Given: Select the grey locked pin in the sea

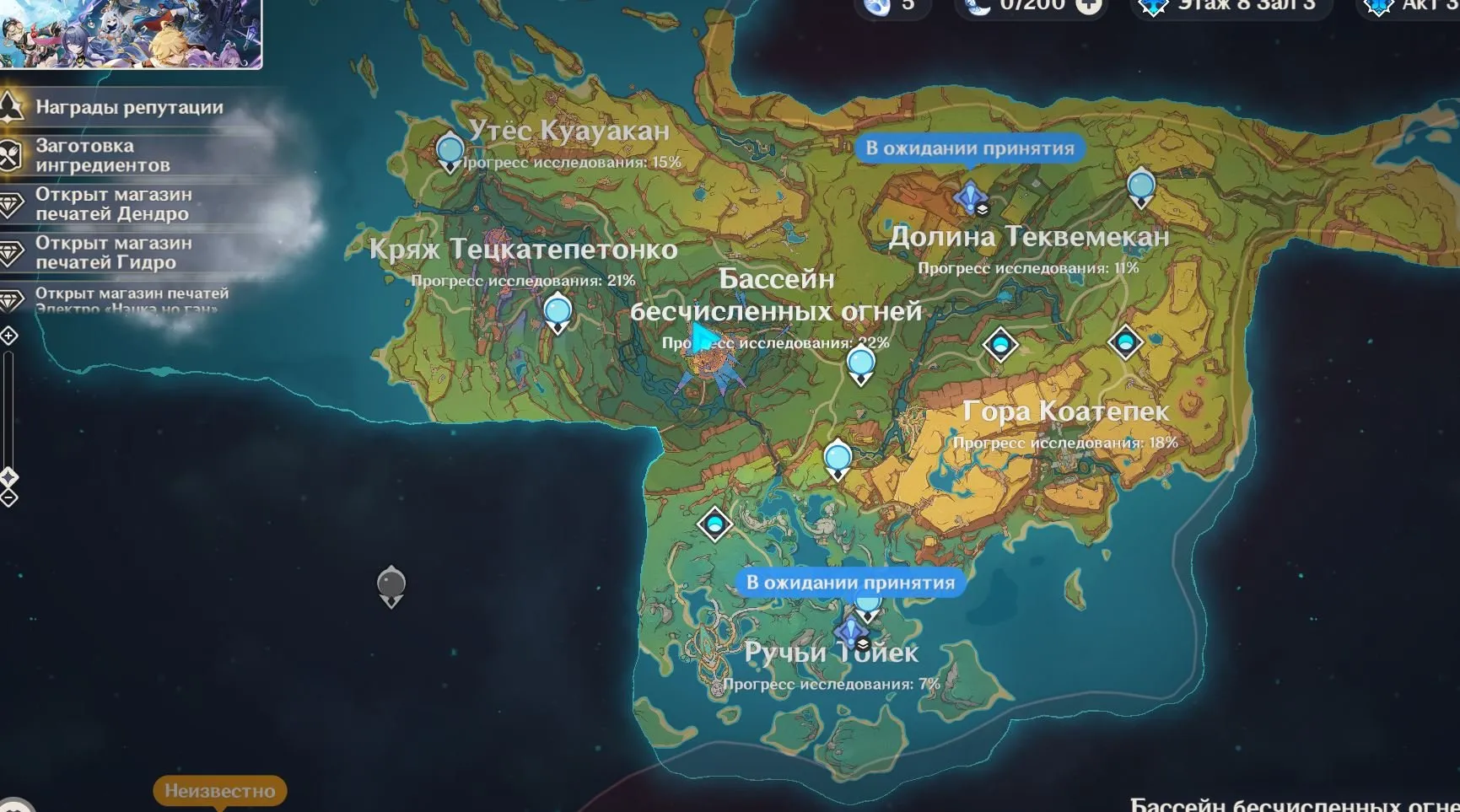Looking at the screenshot, I should [x=391, y=585].
